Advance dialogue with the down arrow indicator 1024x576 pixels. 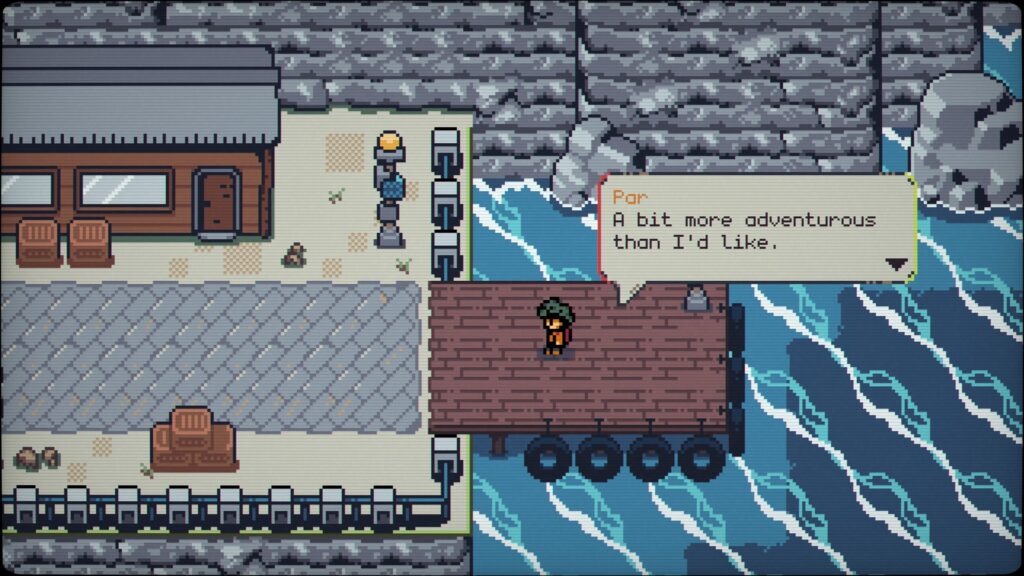897,265
